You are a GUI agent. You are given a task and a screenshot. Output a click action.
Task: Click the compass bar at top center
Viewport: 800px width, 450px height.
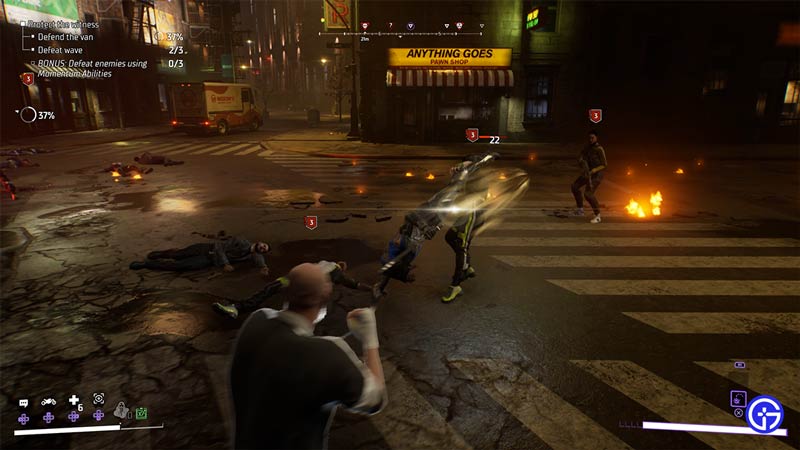click(x=400, y=32)
